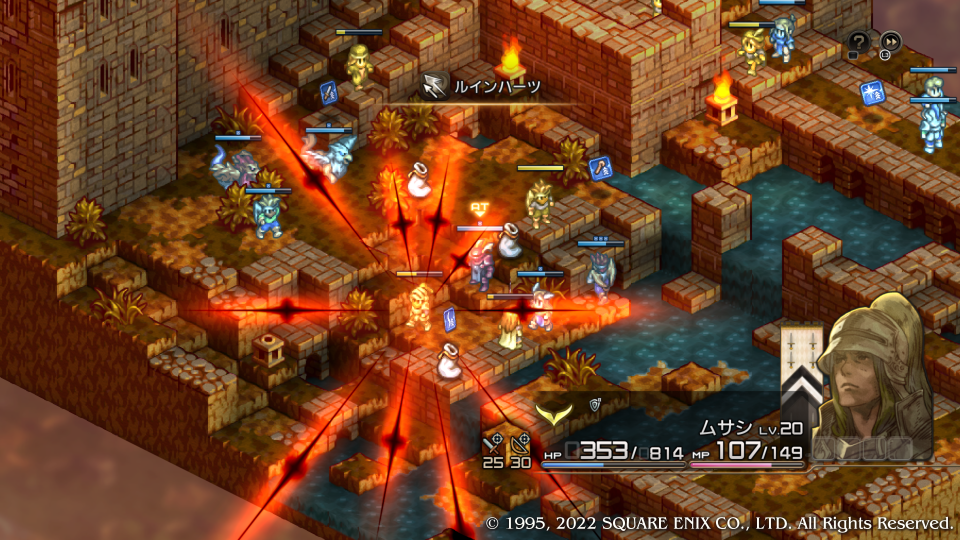Click the bow ranged attack icon
The height and width of the screenshot is (540, 960).
520,441
